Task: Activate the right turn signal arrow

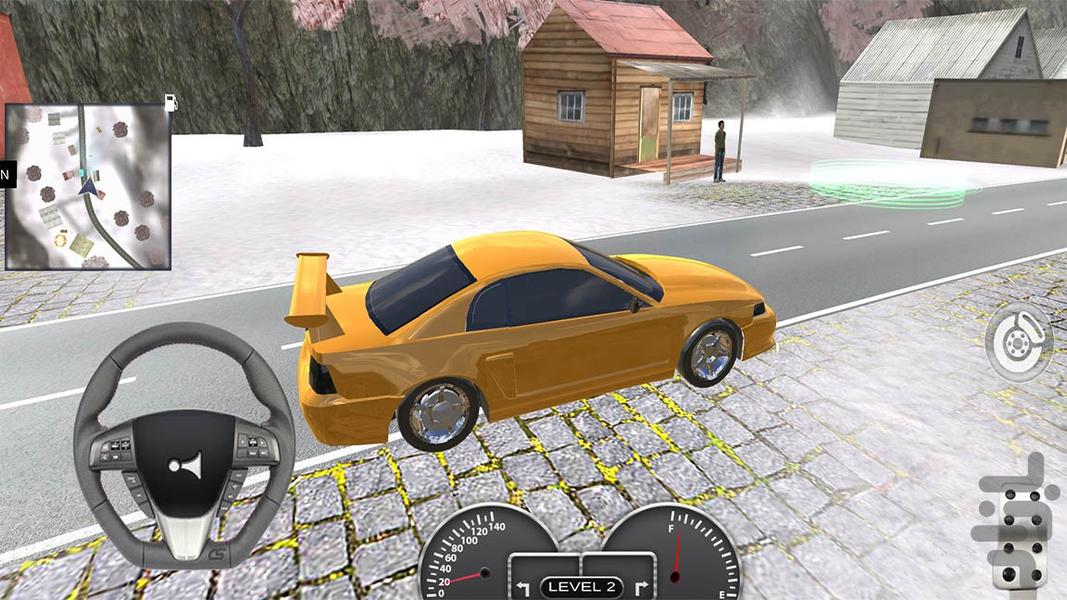Action: tap(641, 586)
